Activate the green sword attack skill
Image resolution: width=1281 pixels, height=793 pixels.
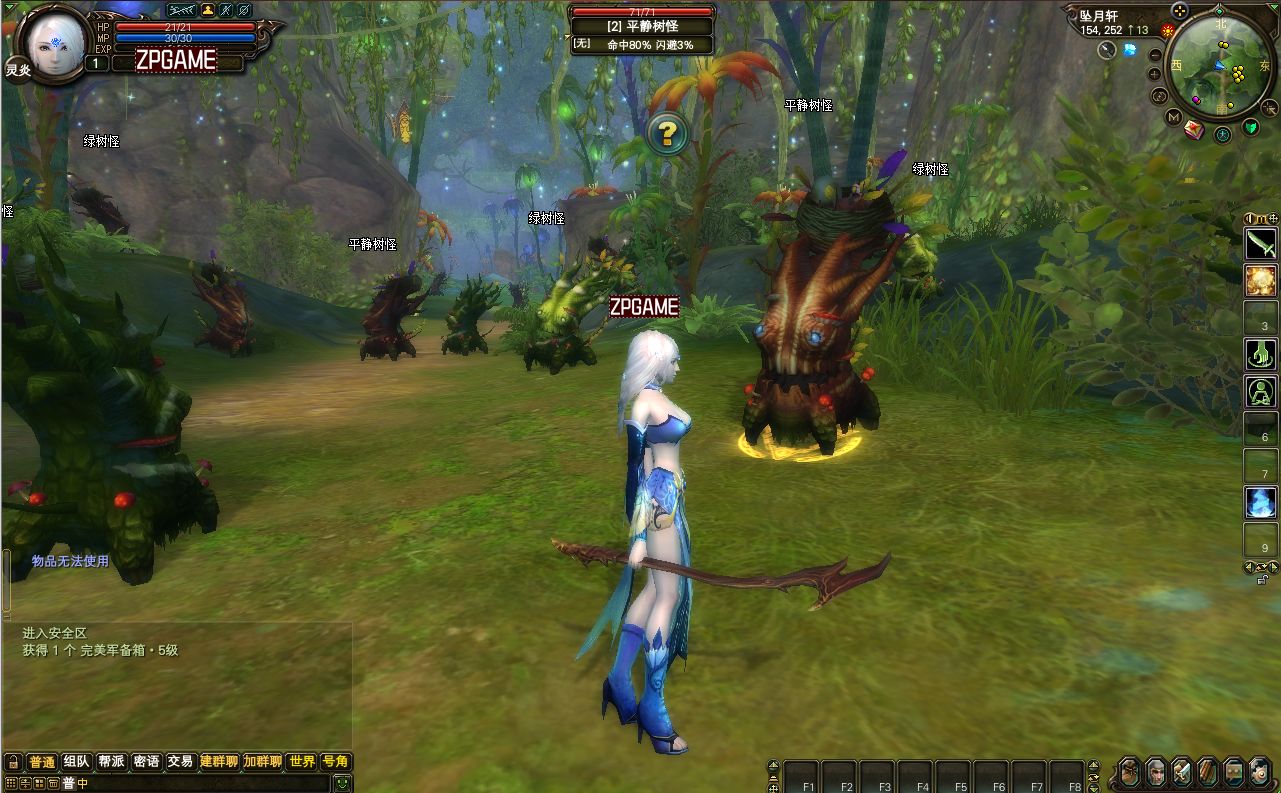[1261, 243]
